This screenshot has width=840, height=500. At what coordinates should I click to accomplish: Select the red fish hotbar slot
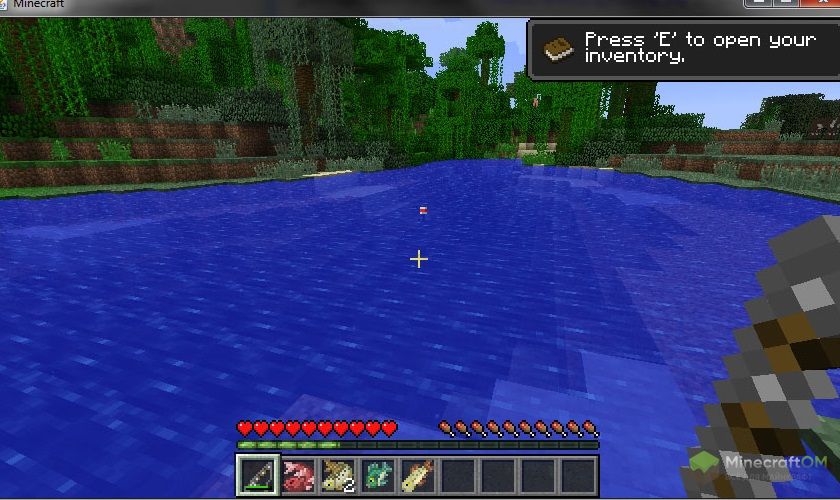coord(297,475)
